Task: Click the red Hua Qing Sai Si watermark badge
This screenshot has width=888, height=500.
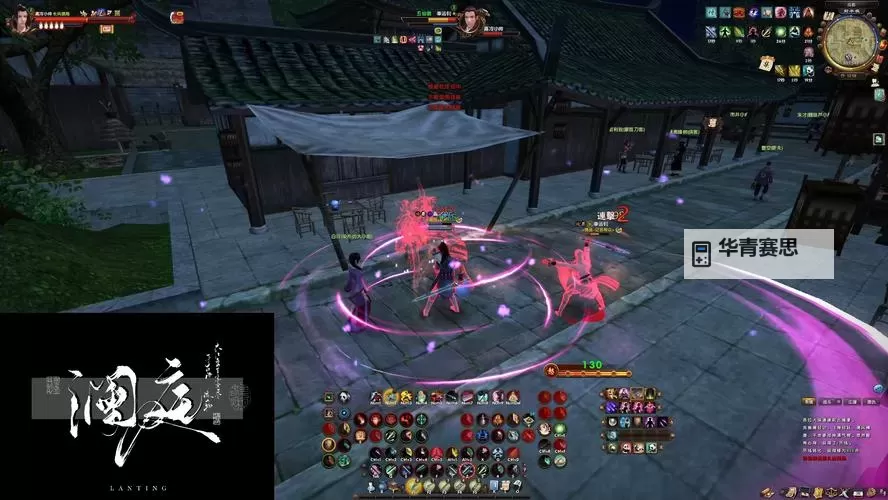Action: (758, 250)
